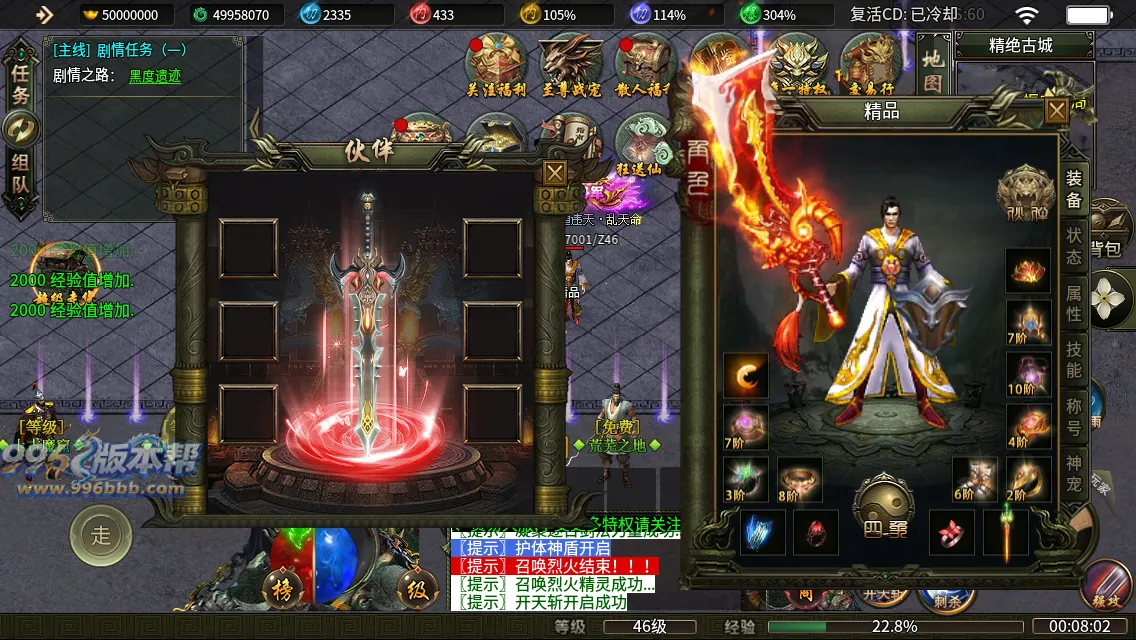
Task: Toggle the 走 walk mode button
Action: (x=101, y=535)
